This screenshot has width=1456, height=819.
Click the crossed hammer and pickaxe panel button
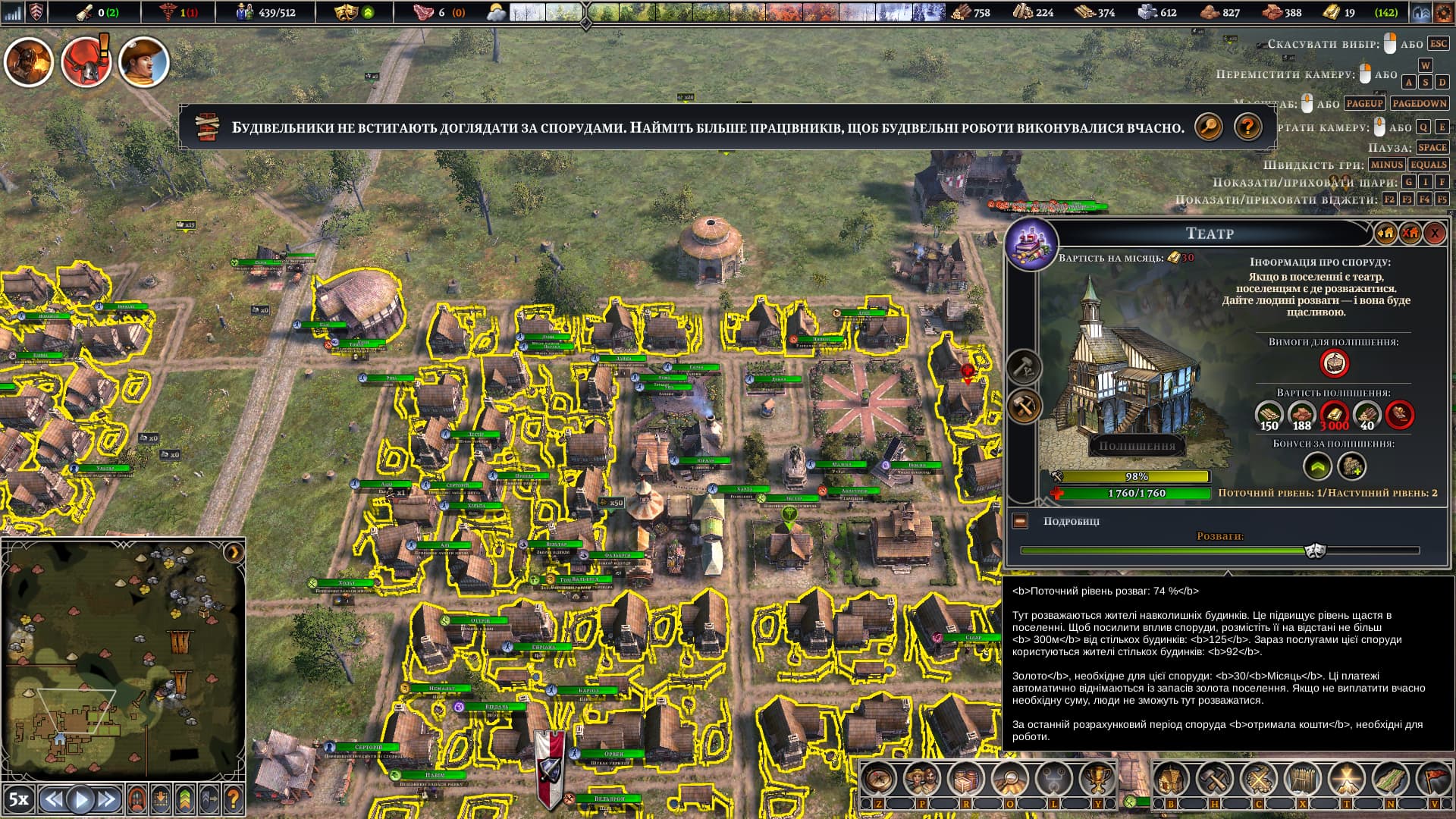(x=1025, y=407)
